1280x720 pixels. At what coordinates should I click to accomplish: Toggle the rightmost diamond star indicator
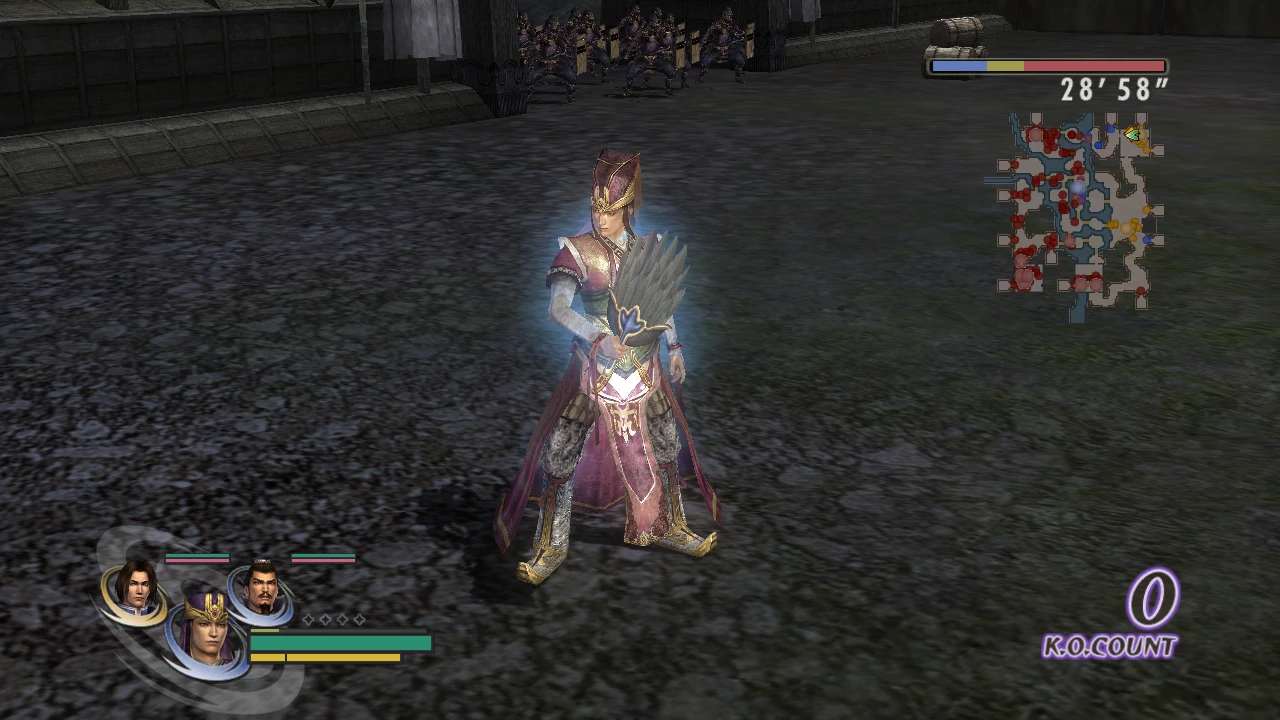[360, 620]
